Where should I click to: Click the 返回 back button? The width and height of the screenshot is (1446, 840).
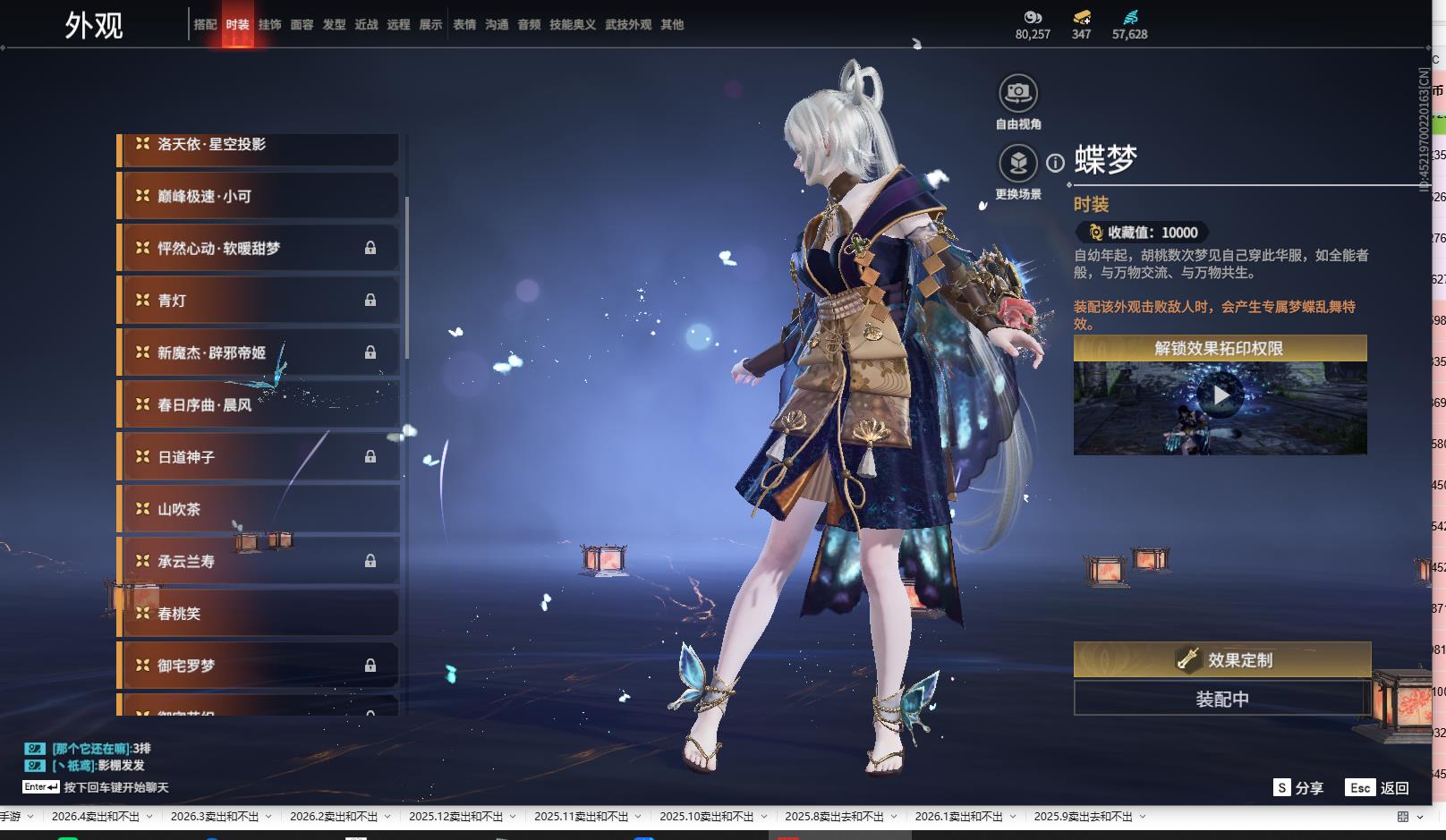pyautogui.click(x=1377, y=788)
